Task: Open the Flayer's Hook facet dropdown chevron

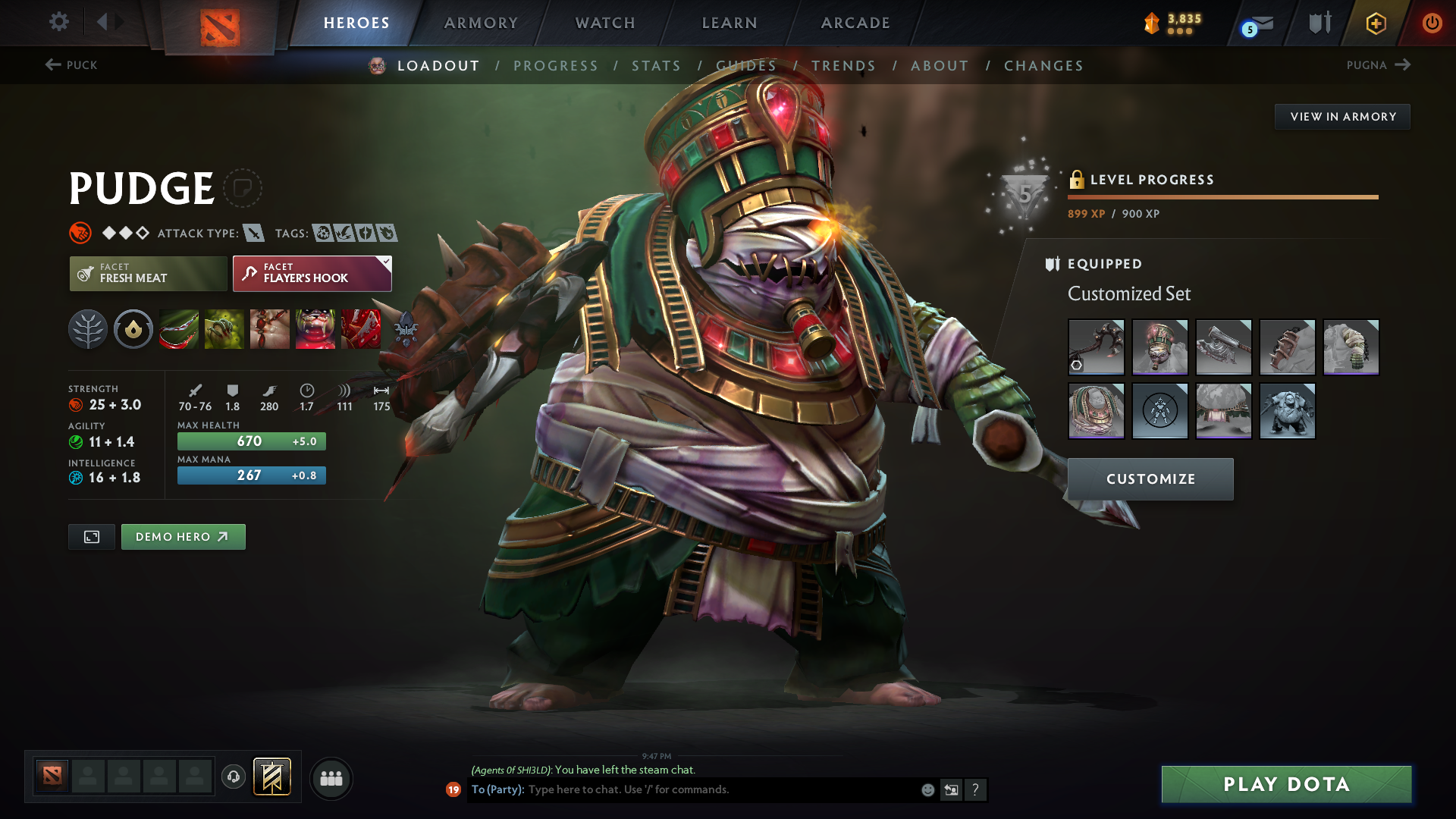Action: (x=386, y=262)
